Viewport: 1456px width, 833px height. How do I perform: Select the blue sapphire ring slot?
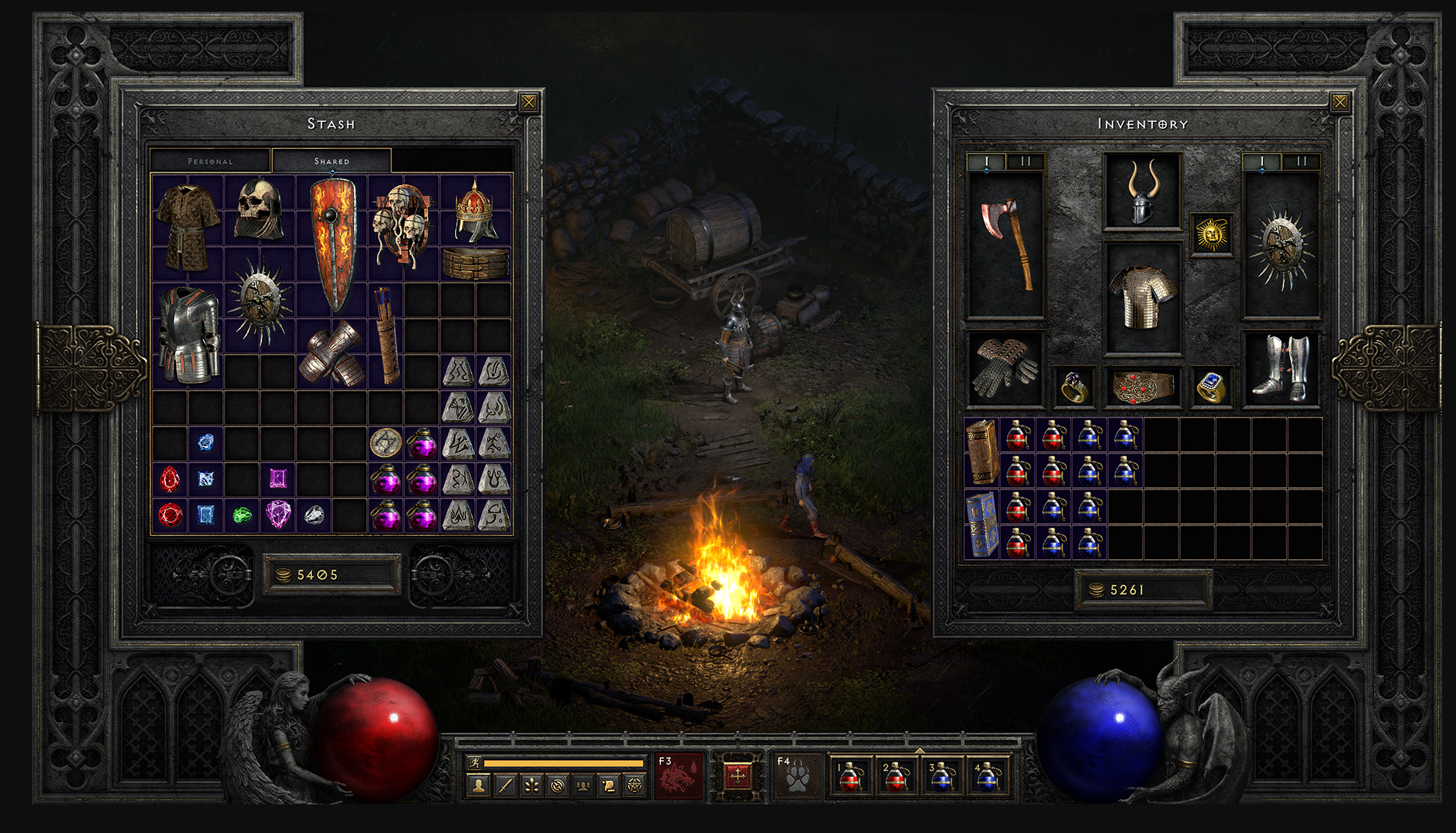[x=1211, y=387]
